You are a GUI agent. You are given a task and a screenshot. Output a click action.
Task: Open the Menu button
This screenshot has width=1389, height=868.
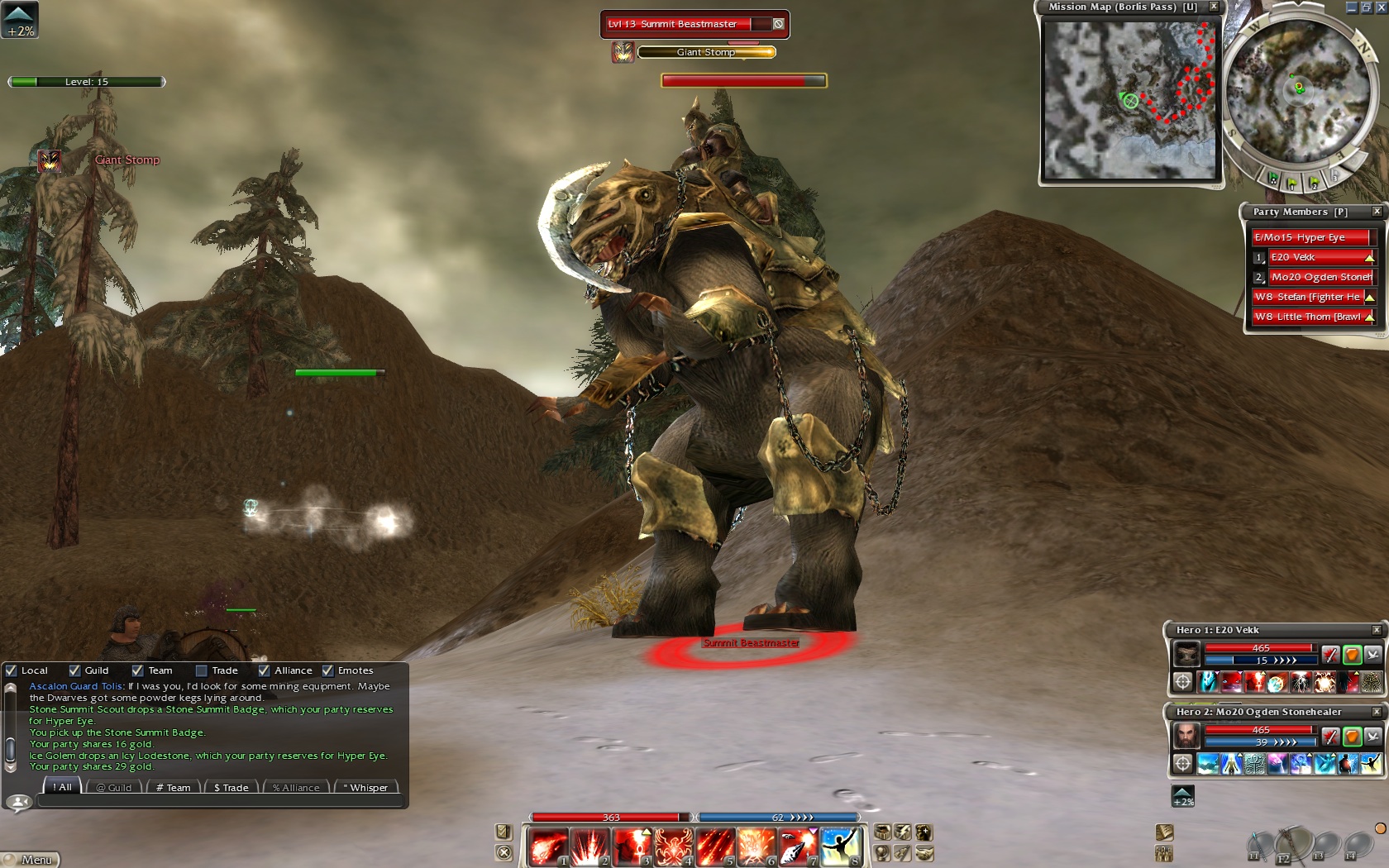point(31,860)
